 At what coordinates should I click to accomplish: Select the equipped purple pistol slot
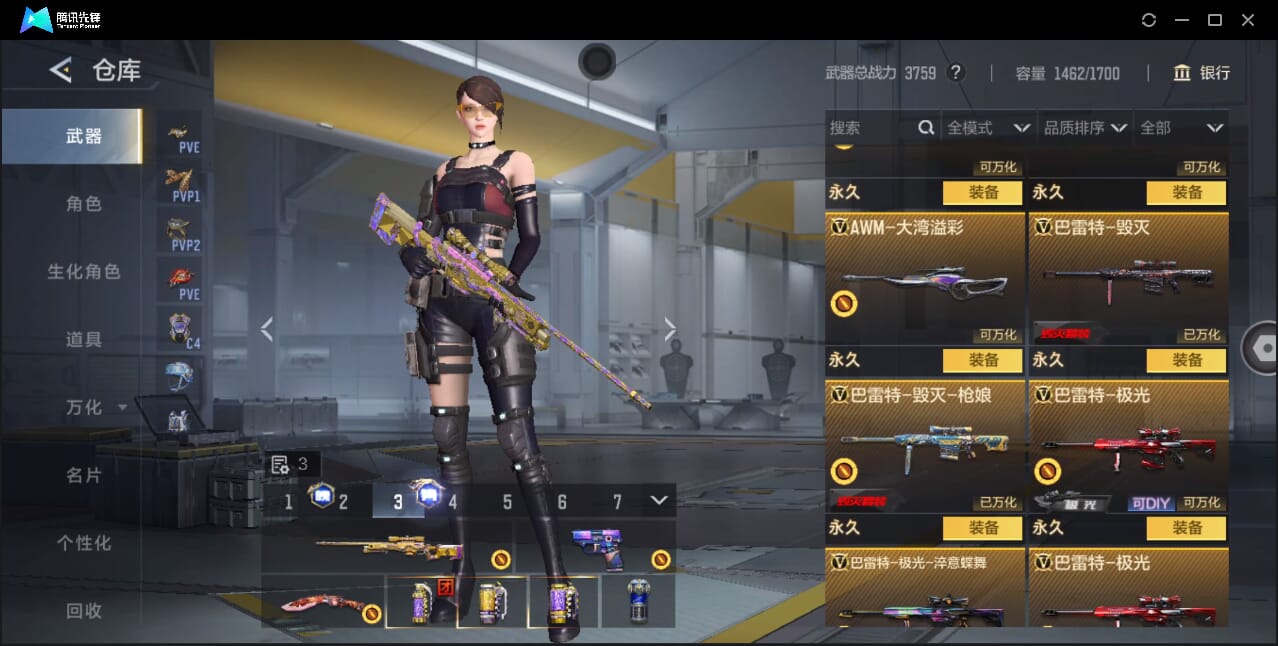point(600,549)
